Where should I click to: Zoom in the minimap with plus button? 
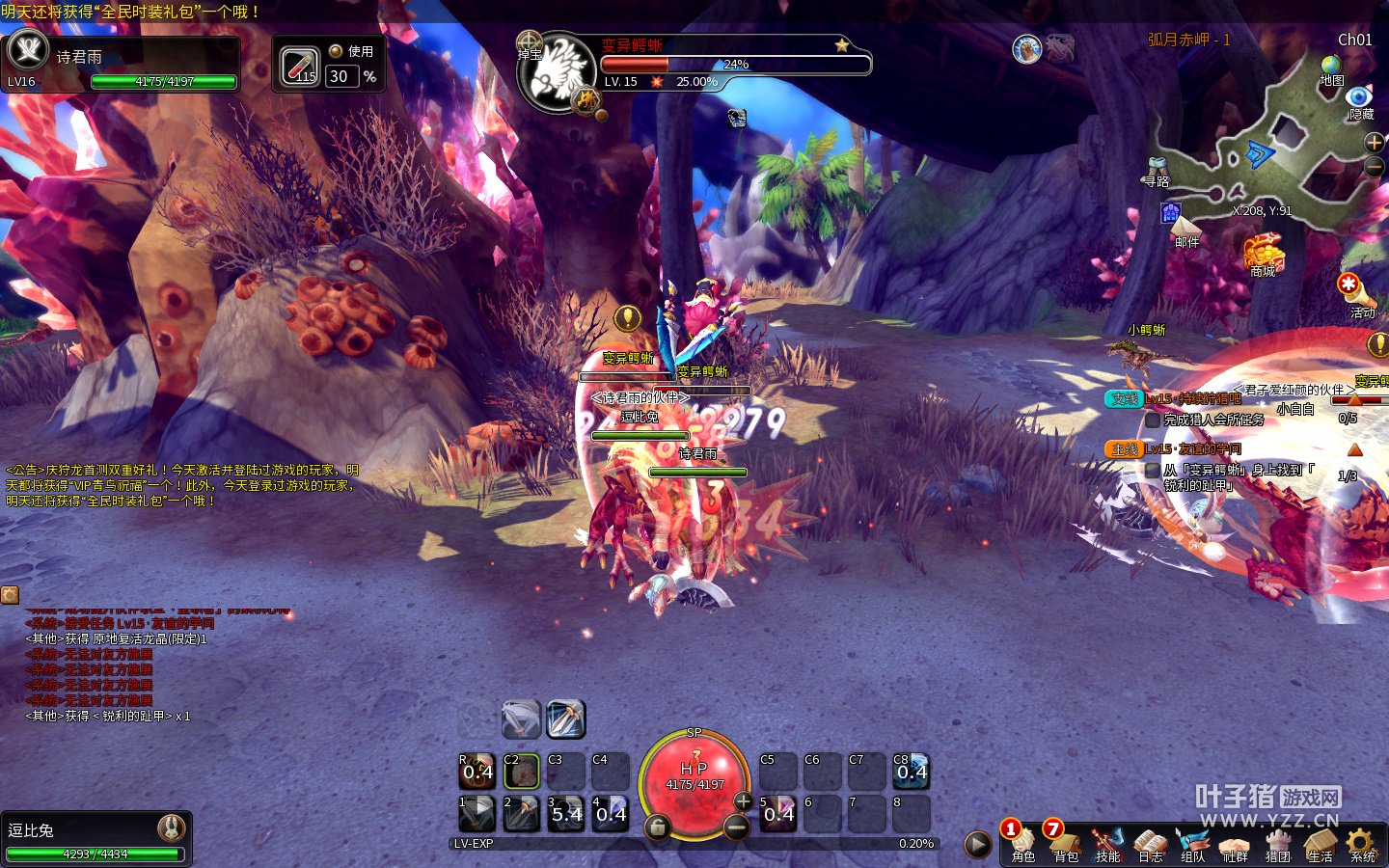(1375, 143)
